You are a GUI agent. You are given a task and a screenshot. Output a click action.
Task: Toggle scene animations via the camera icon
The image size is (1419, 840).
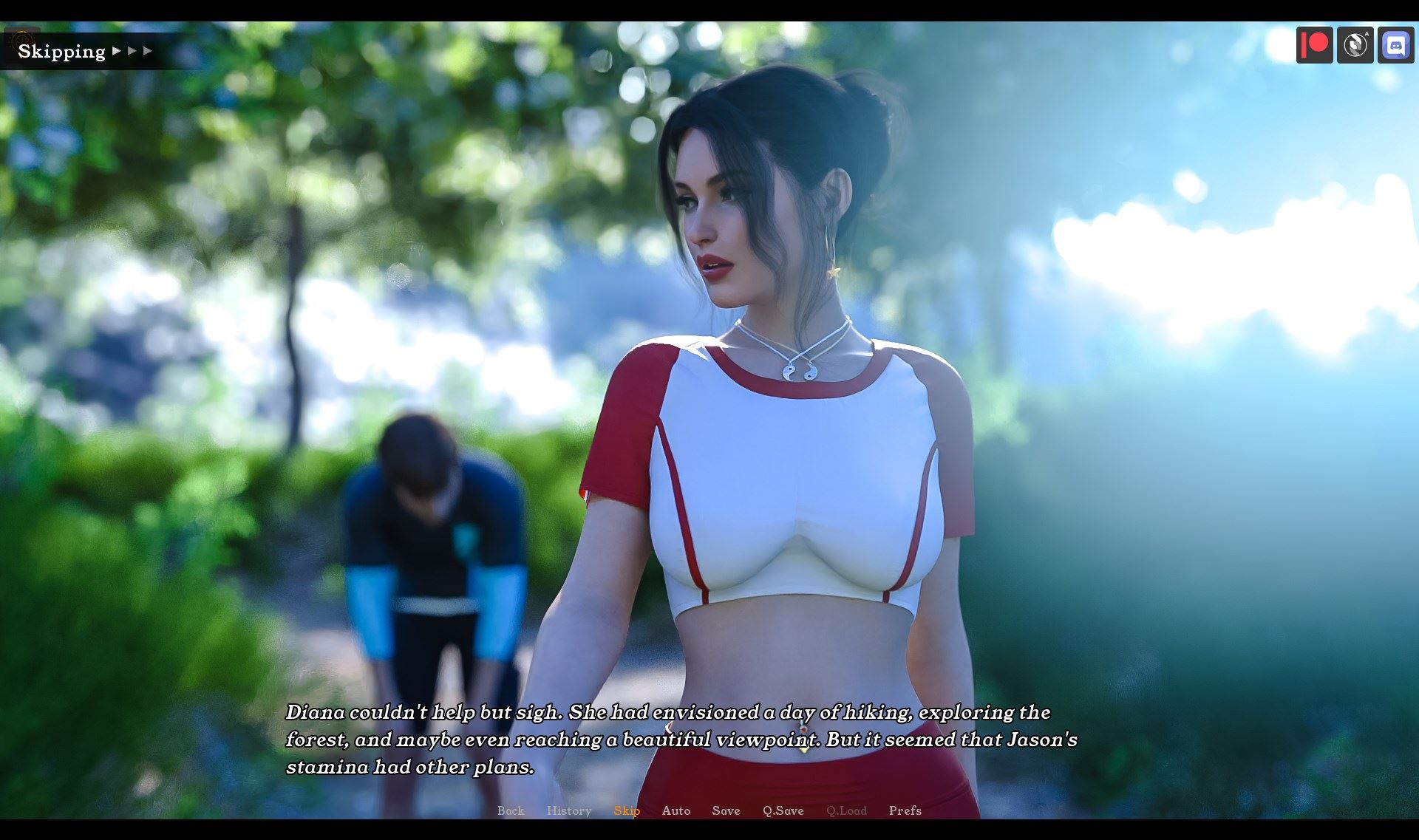click(1355, 46)
